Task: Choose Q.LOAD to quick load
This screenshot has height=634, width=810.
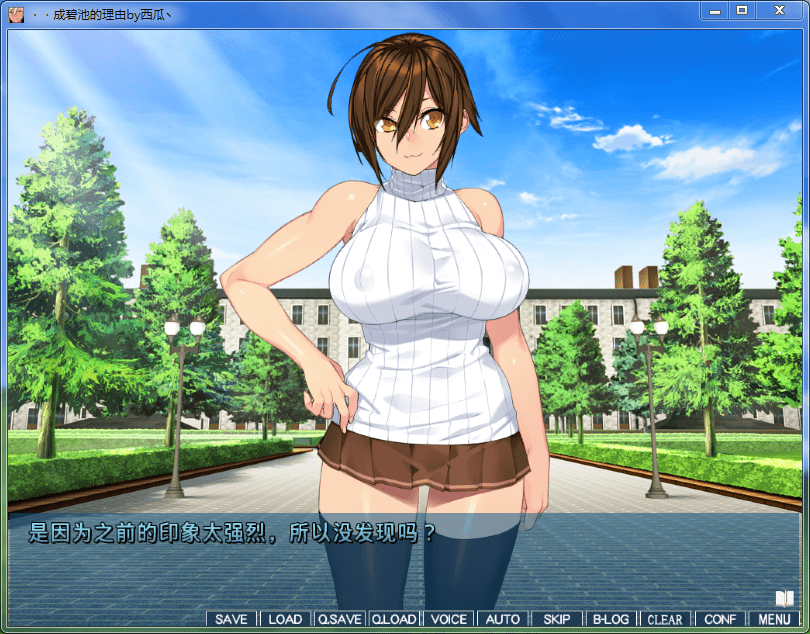Action: tap(394, 619)
